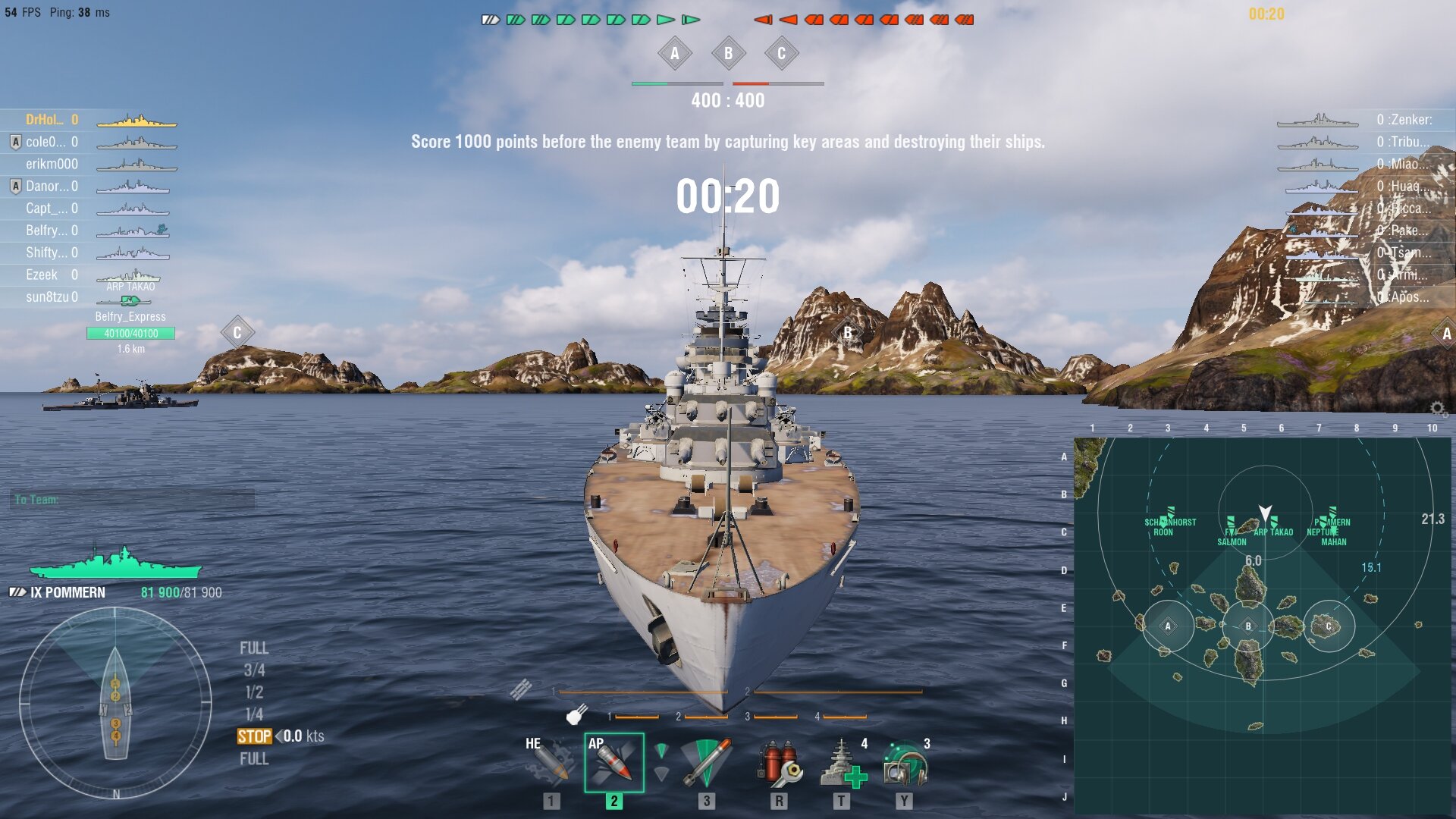
Task: Select enemy Zenker in the enemy list
Action: click(x=1404, y=120)
